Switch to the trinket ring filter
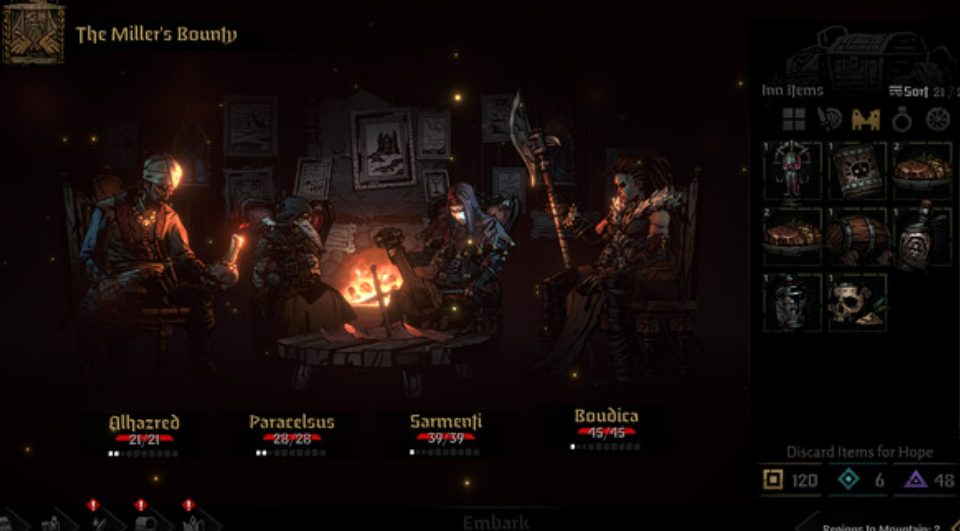This screenshot has width=960, height=531. point(901,120)
